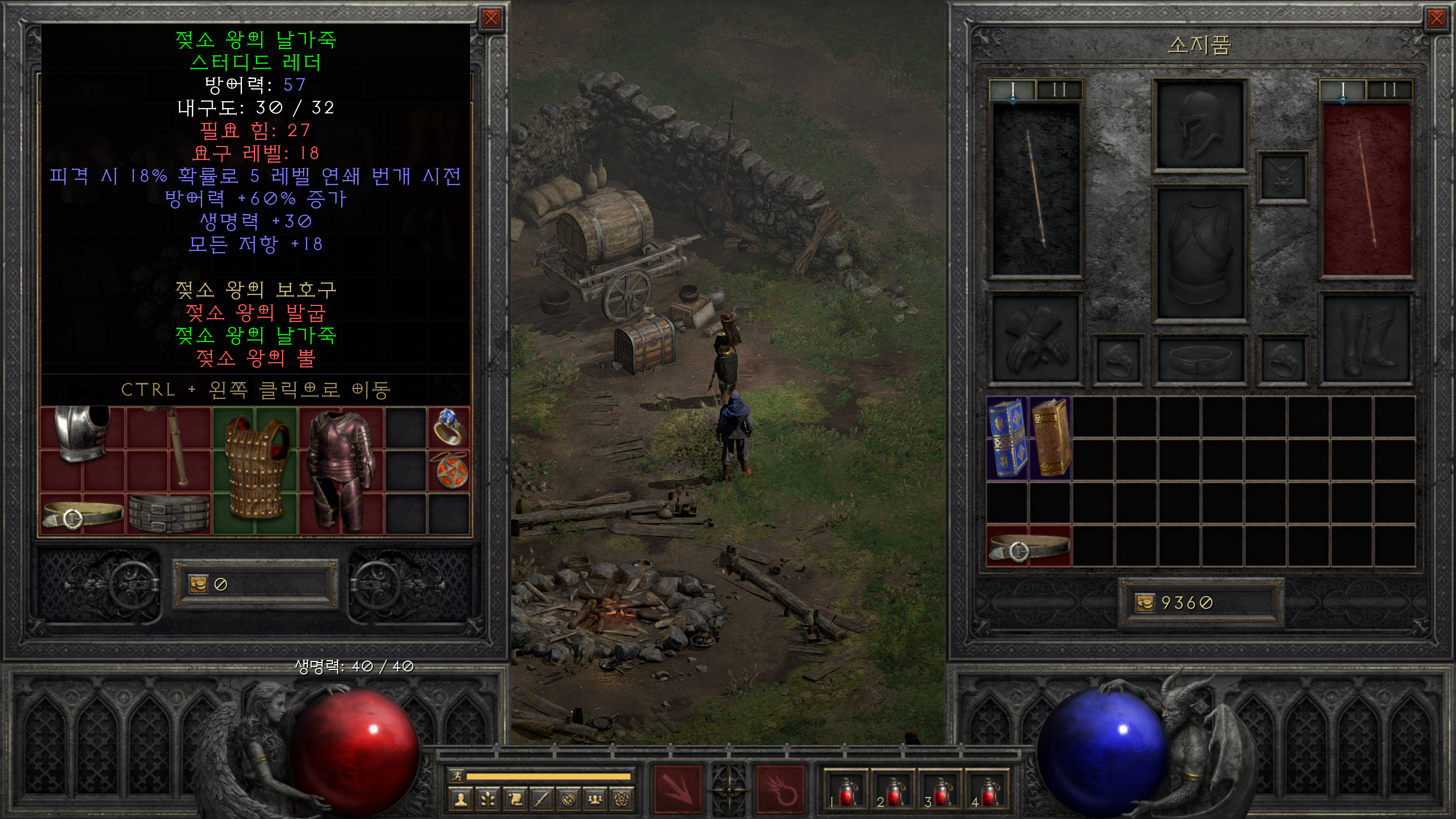Pick up the belt in the inventory grid

tap(1028, 546)
